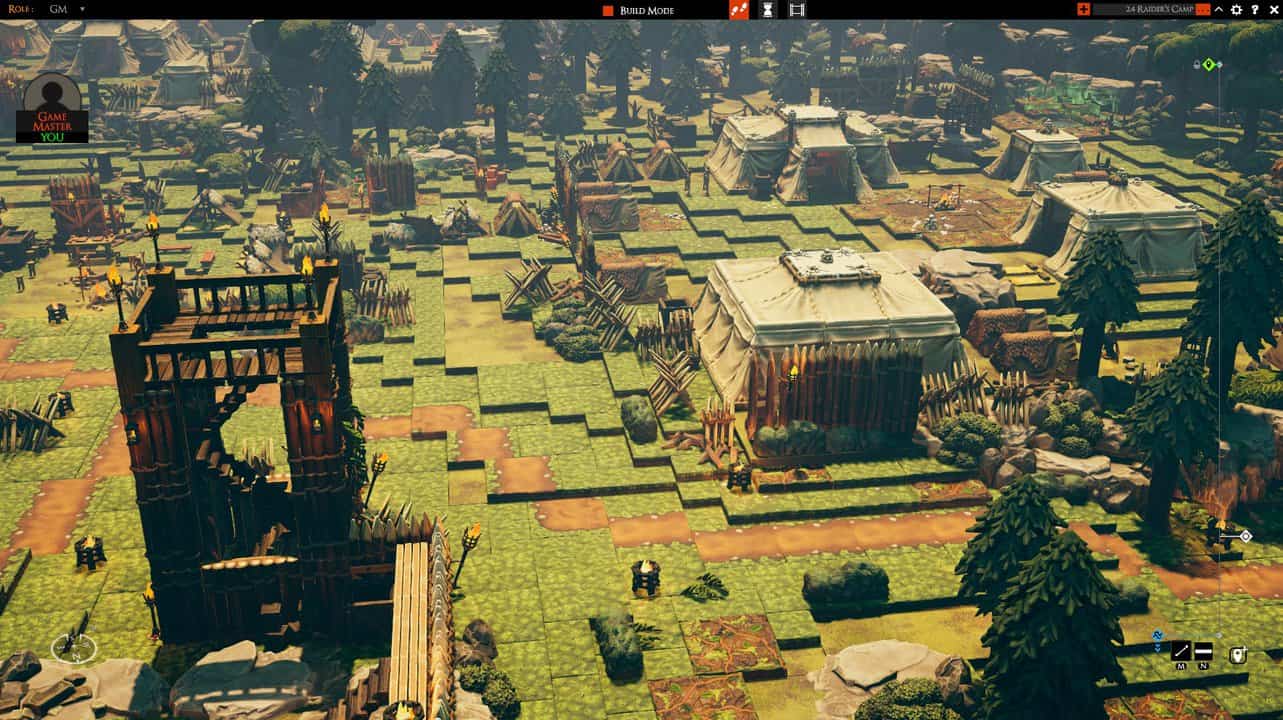Open the orange ellipsis menu next to Raider's Camp
This screenshot has height=720, width=1283.
pos(1203,10)
